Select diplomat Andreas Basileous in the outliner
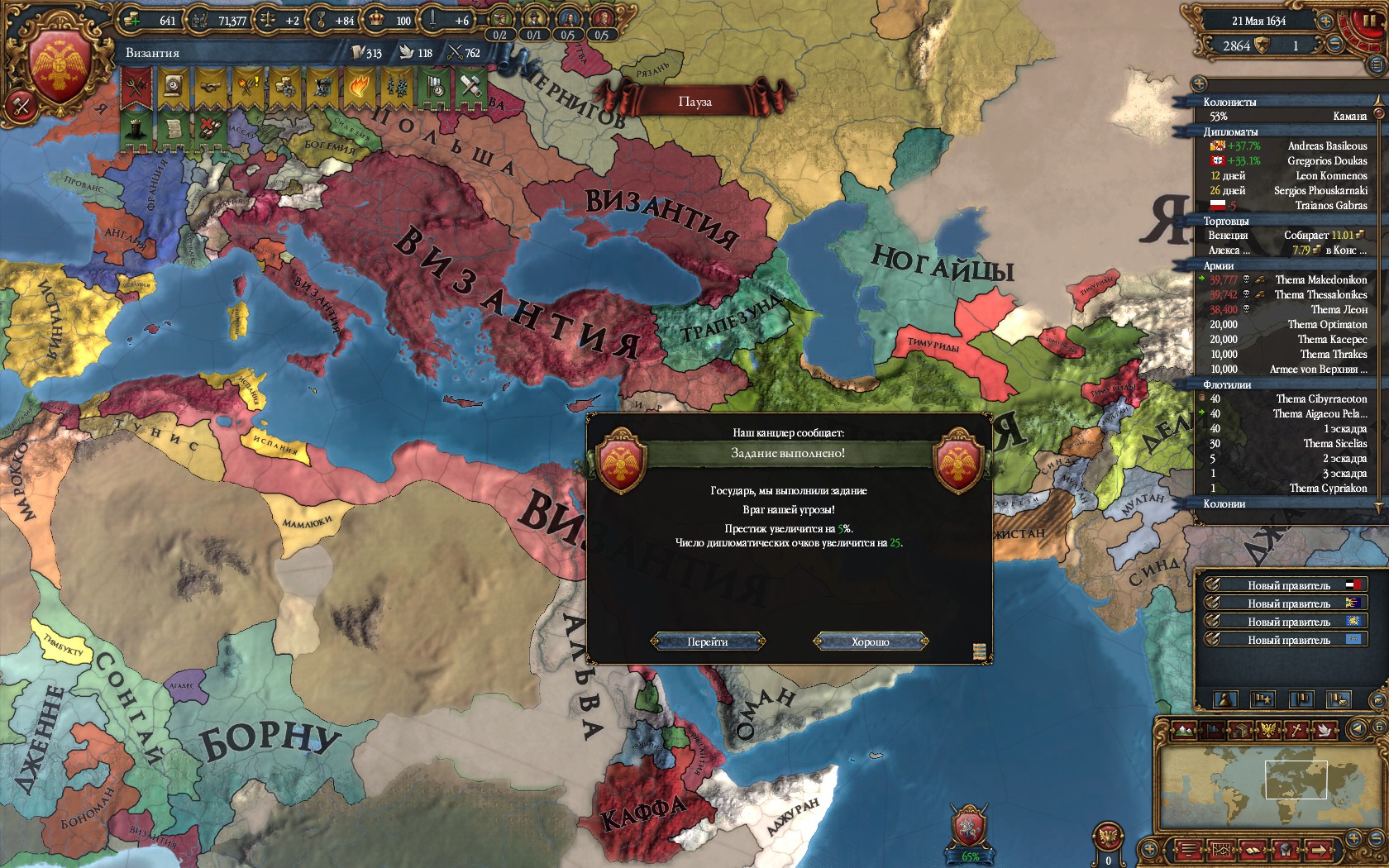This screenshot has height=868, width=1389. pos(1326,145)
